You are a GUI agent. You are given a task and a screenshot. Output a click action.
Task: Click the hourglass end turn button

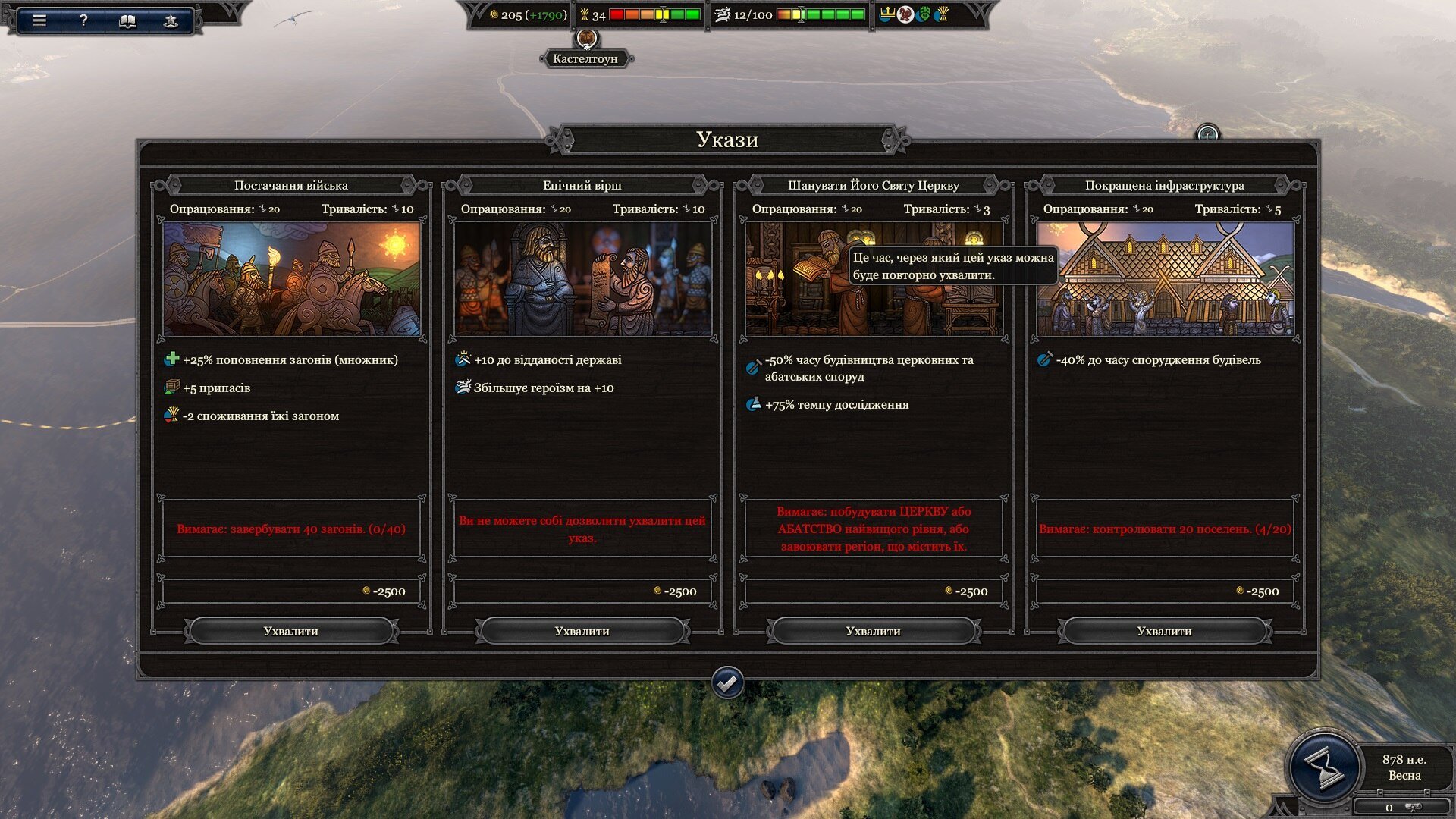(1324, 766)
